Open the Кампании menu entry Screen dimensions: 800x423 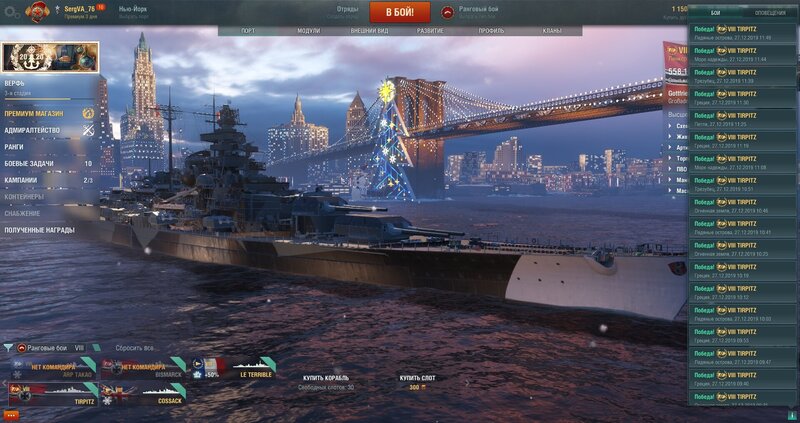[22, 180]
